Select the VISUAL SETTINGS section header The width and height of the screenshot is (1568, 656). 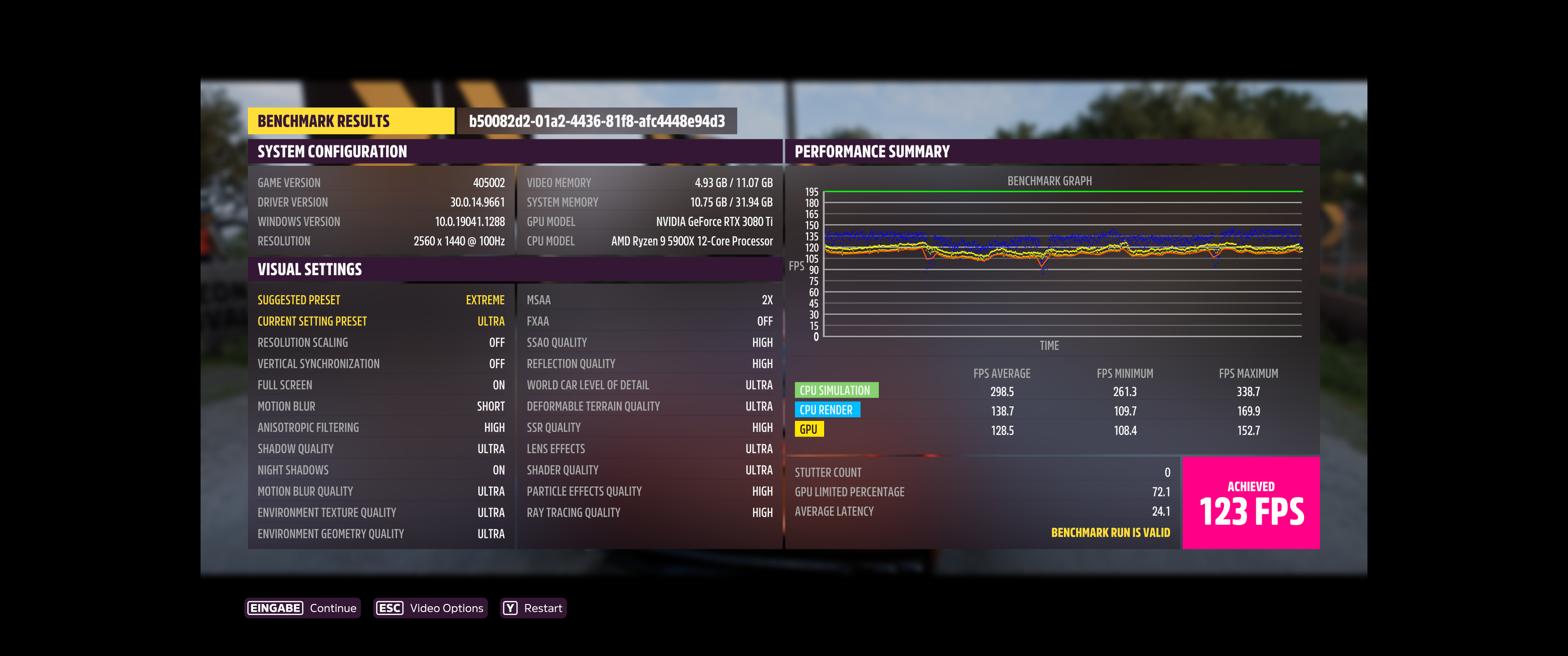(x=310, y=269)
